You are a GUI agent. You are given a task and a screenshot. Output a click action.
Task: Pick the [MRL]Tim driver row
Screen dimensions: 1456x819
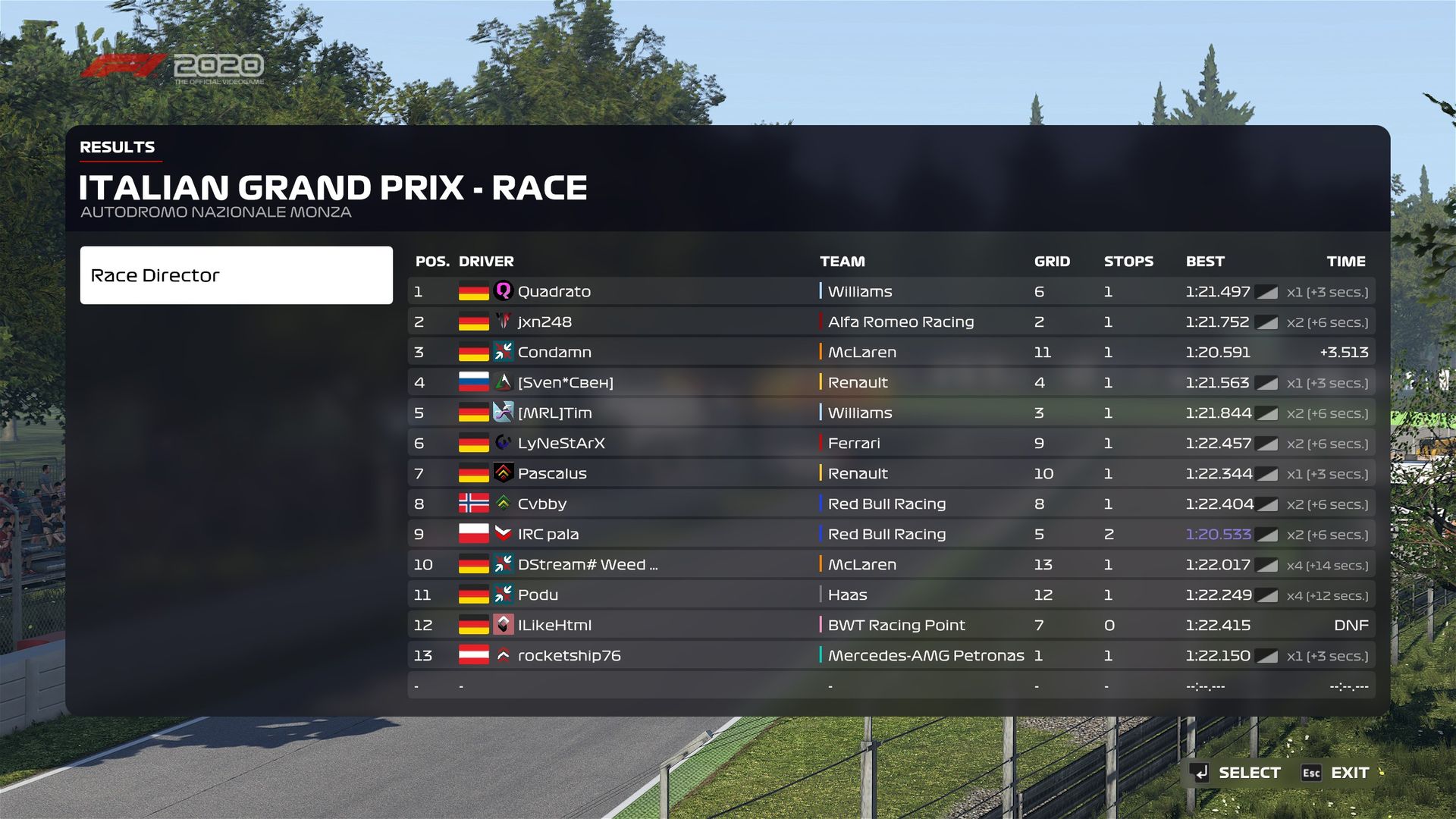point(891,413)
